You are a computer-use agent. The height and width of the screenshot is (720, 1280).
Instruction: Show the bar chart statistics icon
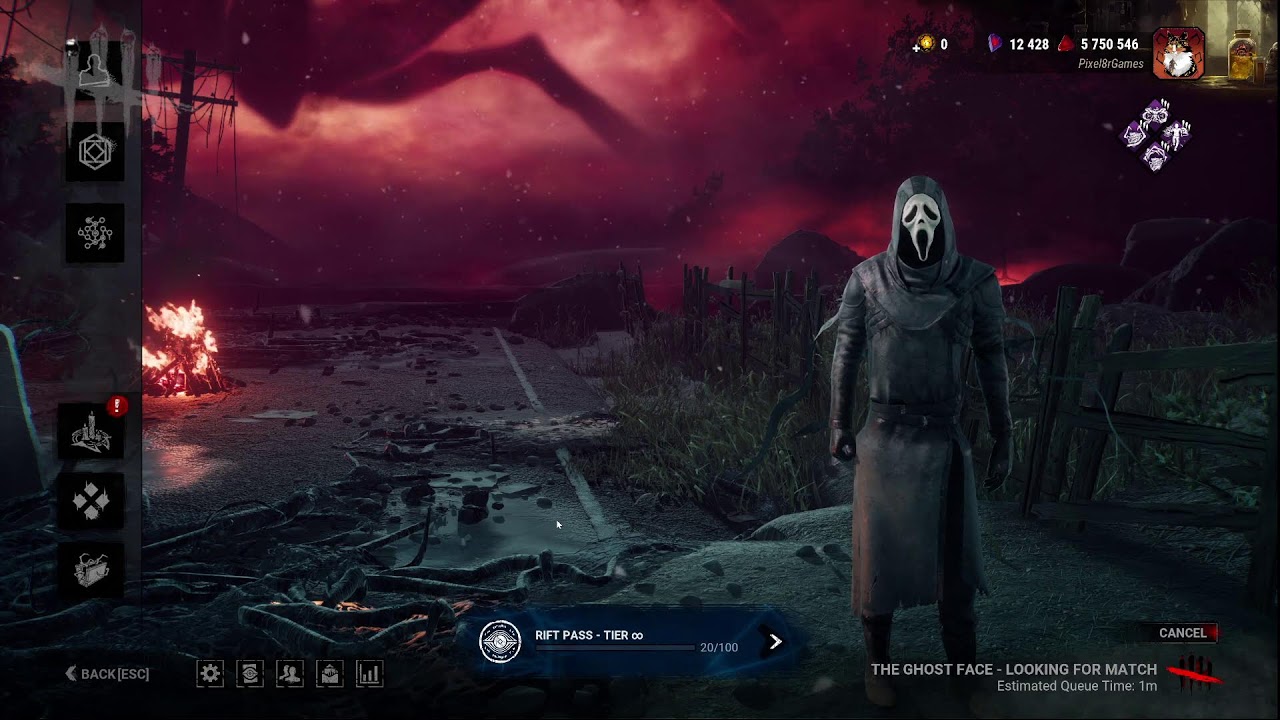point(370,674)
